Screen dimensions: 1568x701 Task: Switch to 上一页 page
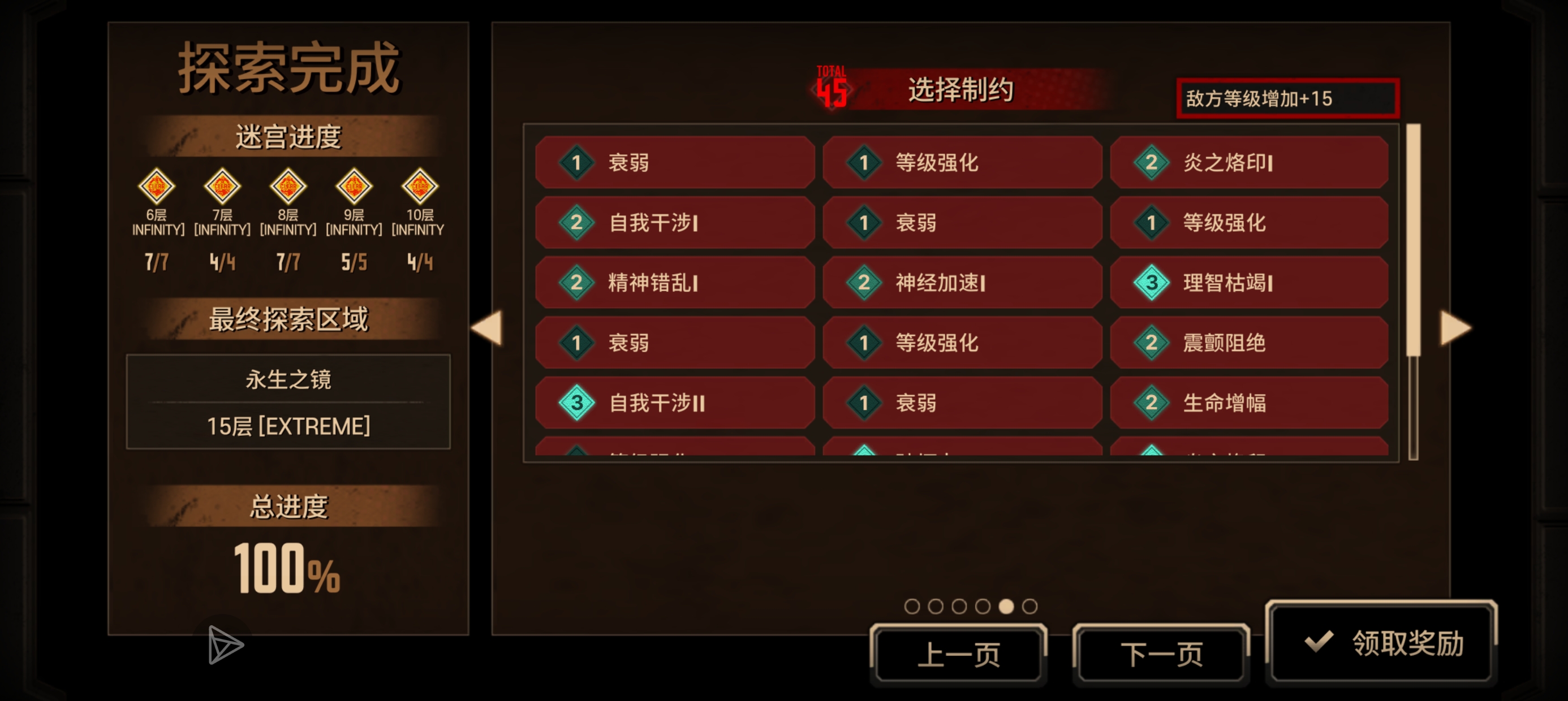click(x=958, y=652)
